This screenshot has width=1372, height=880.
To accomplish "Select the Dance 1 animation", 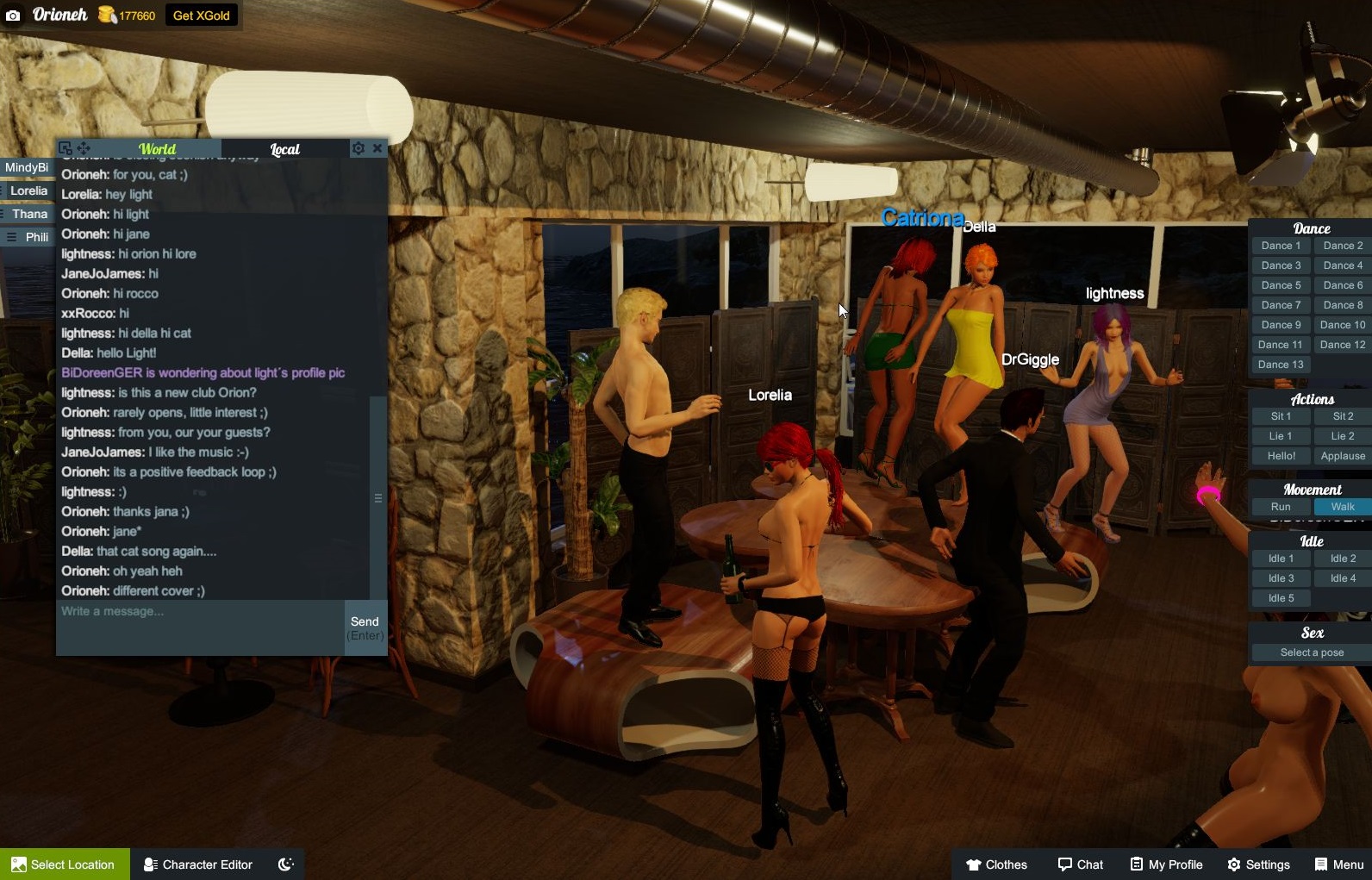I will tap(1281, 246).
